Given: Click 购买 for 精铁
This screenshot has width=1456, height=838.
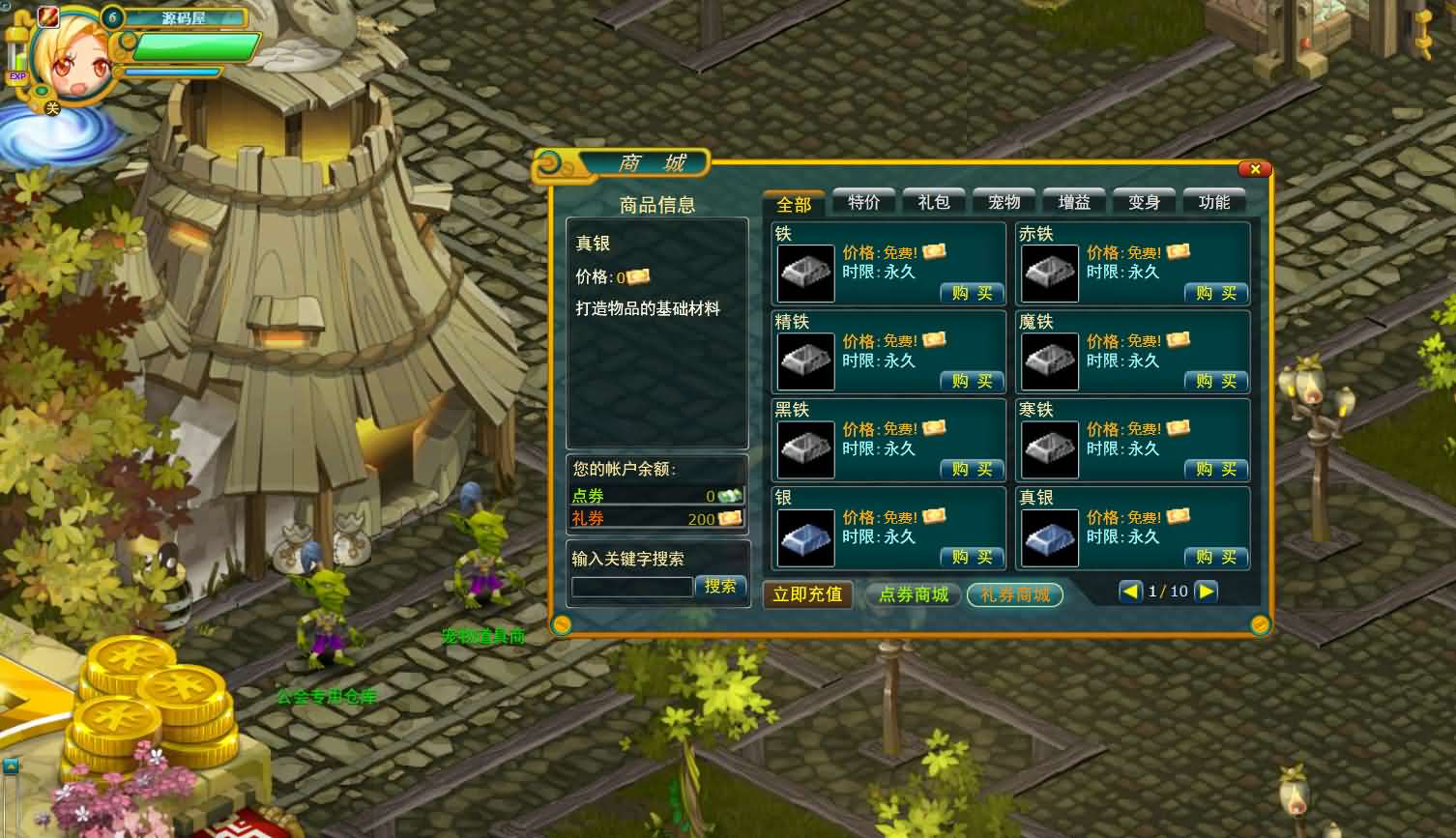Looking at the screenshot, I should (972, 381).
